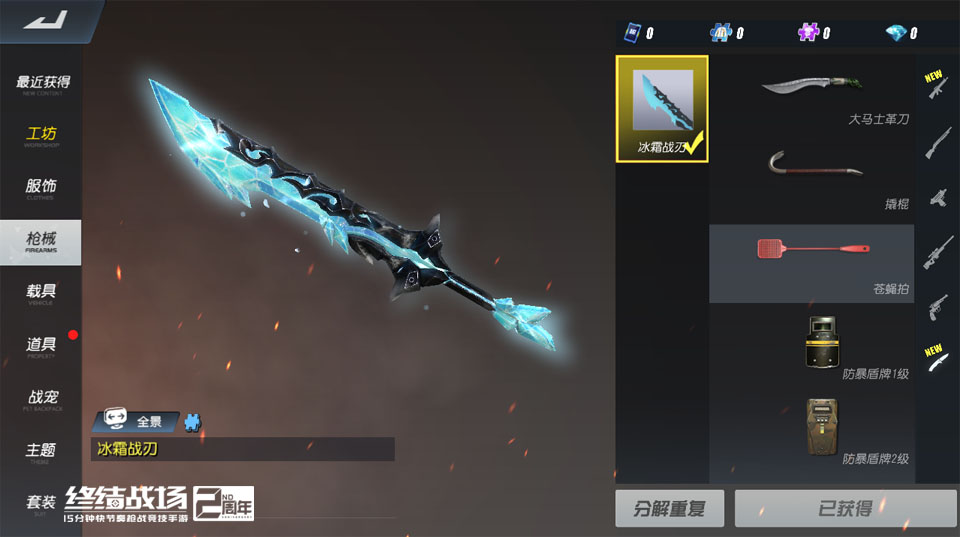
Task: Open the 最近获得 (New Content) section
Action: coord(42,84)
